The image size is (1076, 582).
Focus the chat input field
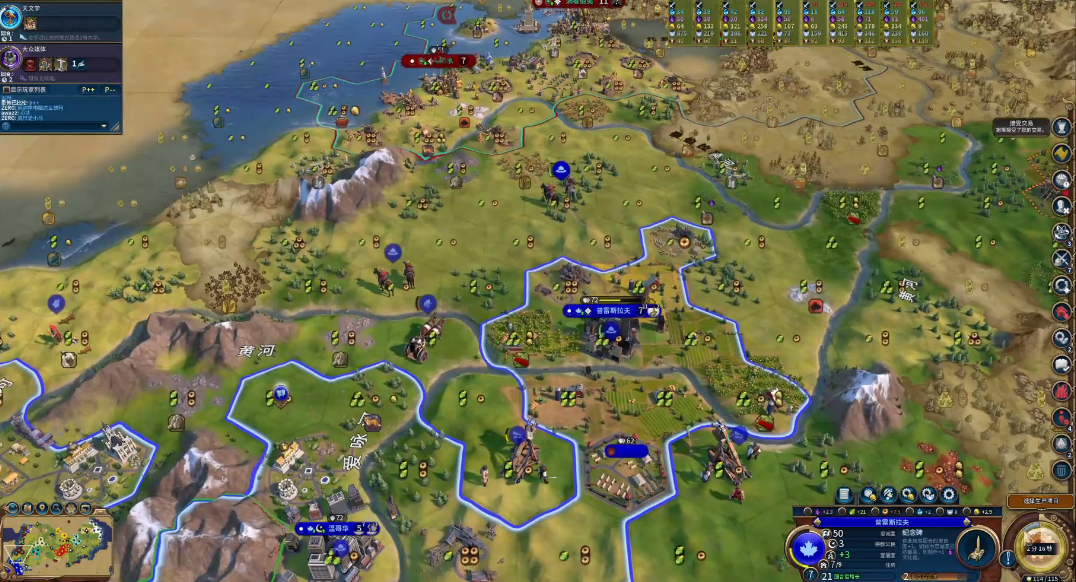click(50, 125)
